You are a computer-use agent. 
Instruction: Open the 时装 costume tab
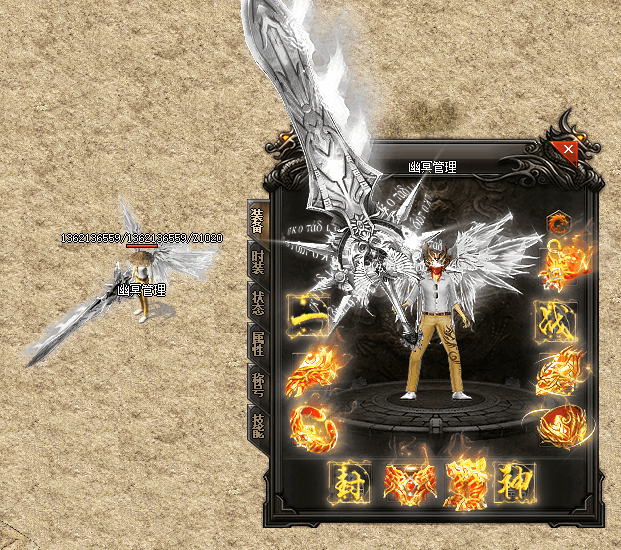257,262
